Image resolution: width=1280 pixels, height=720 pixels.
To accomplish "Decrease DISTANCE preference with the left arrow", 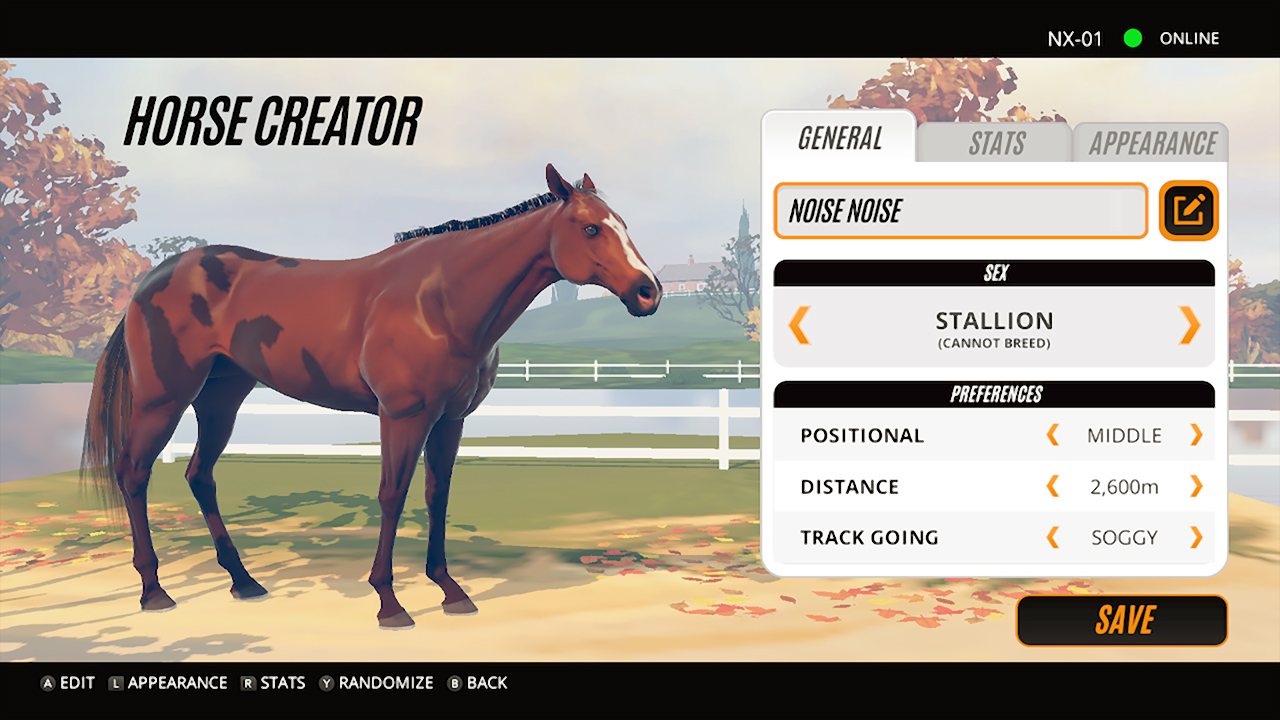I will coord(1052,486).
